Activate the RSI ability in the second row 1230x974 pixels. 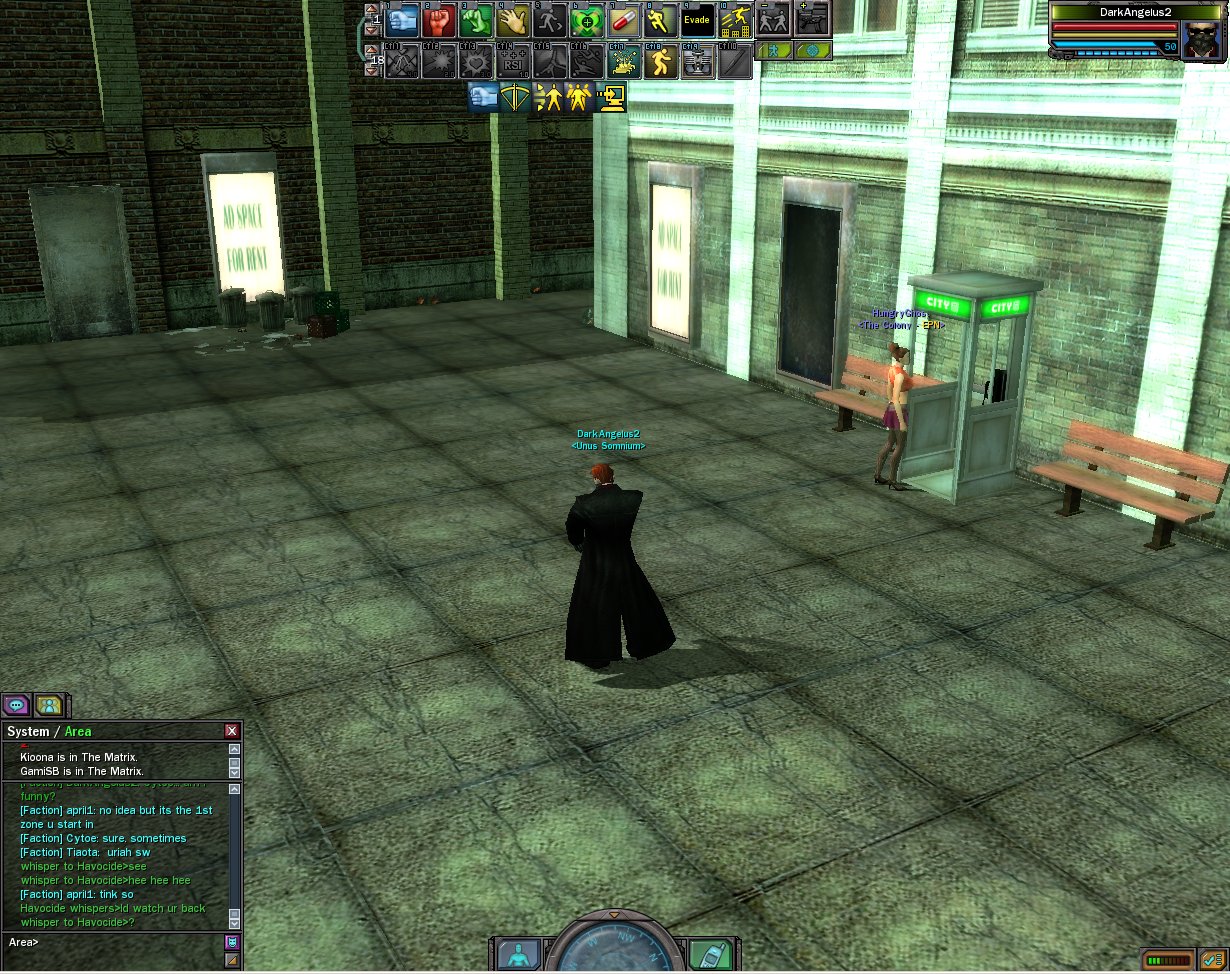click(x=512, y=61)
